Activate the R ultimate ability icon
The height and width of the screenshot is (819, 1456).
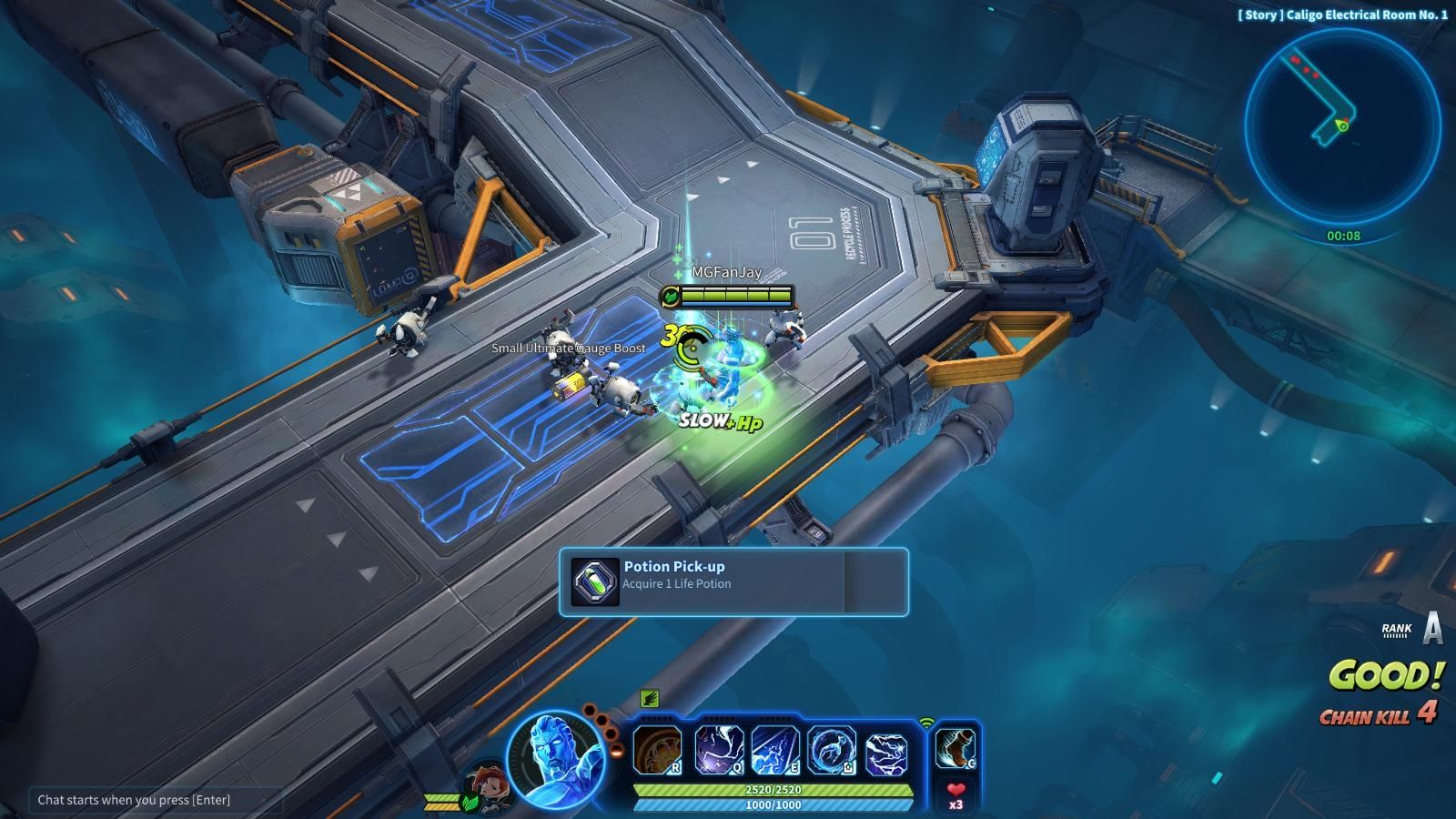click(657, 751)
